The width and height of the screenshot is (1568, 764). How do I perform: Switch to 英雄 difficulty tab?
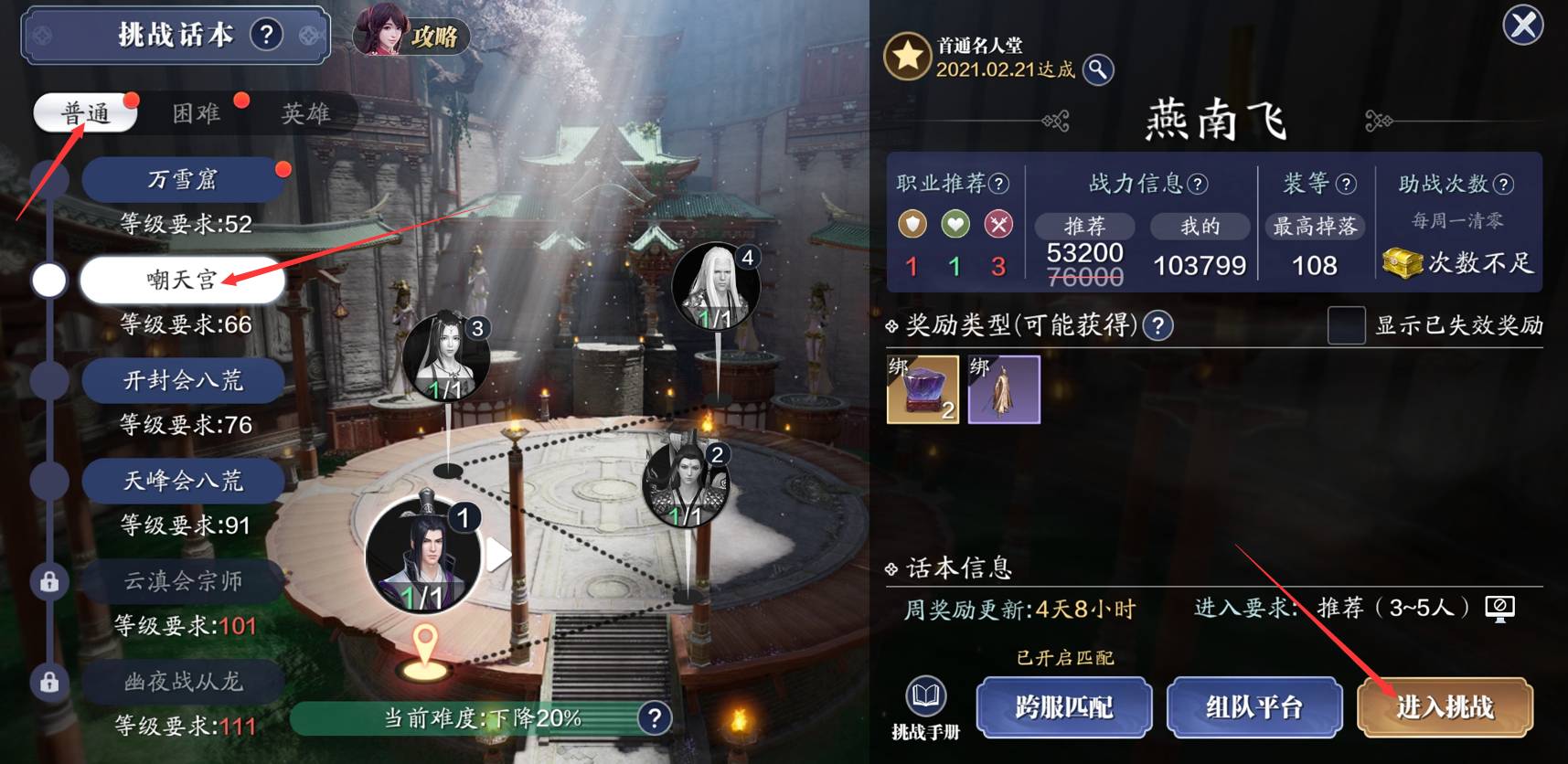pos(304,113)
